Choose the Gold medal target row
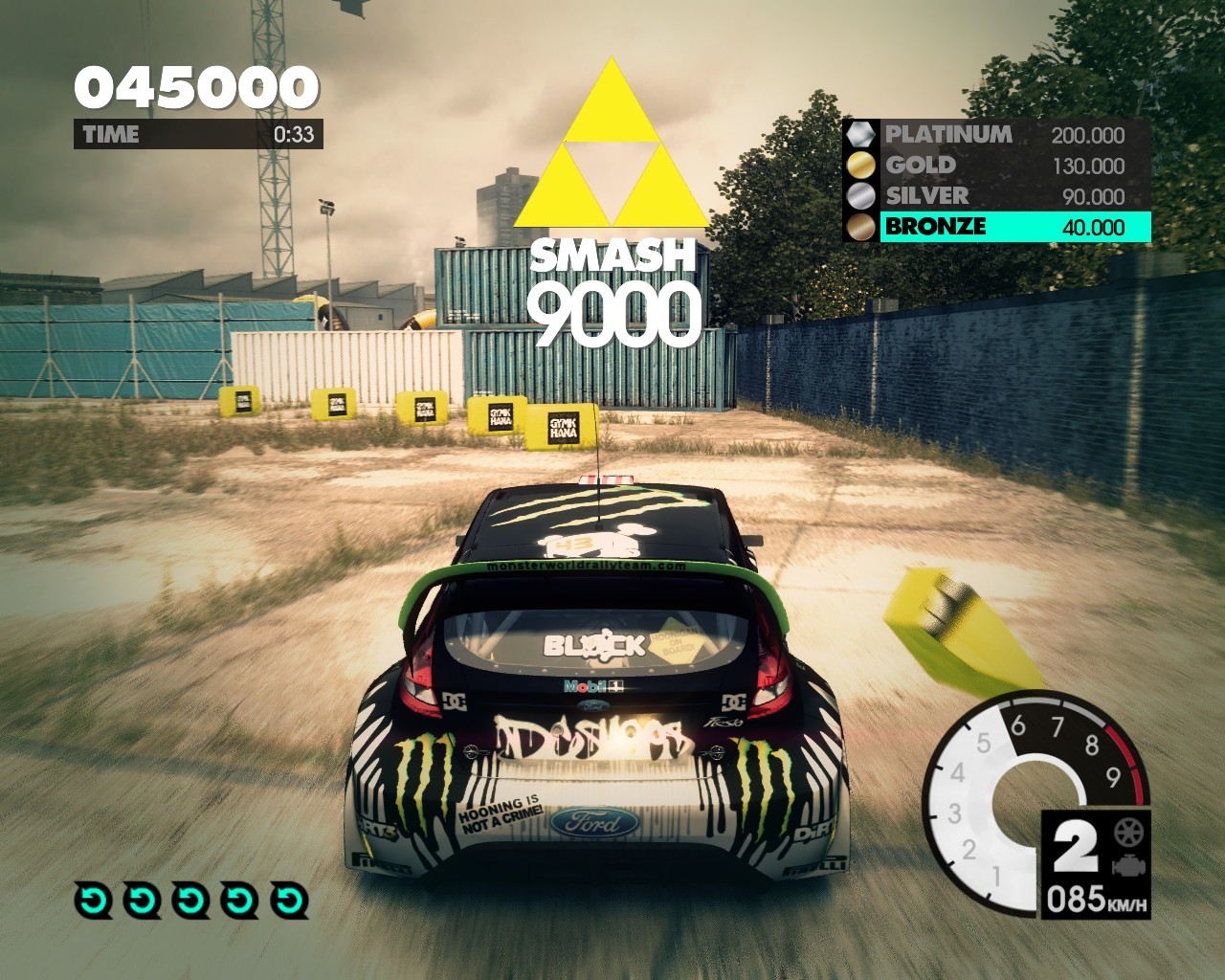Screen dimensions: 1225x980 click(995, 166)
